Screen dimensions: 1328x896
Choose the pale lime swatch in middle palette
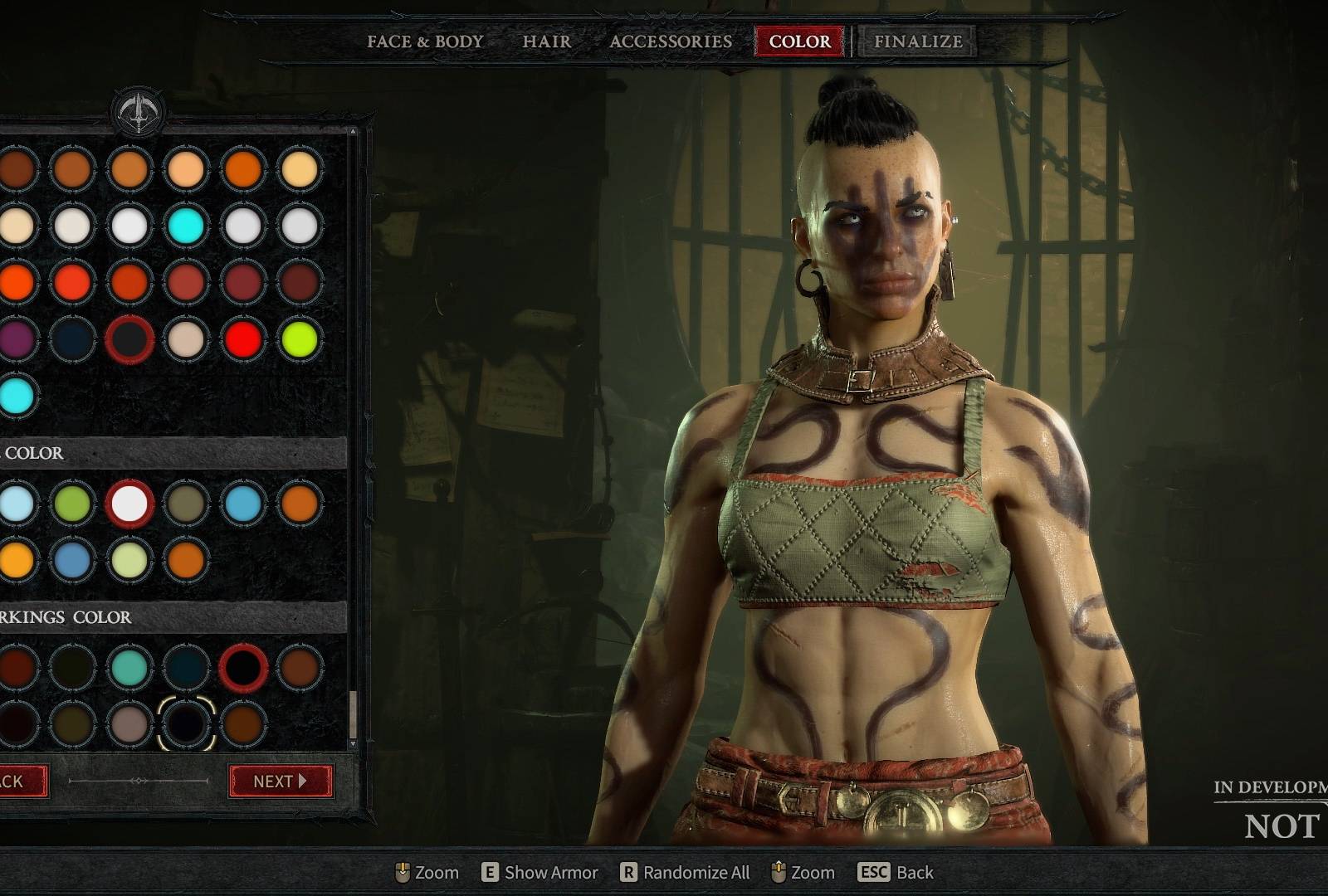[x=129, y=560]
